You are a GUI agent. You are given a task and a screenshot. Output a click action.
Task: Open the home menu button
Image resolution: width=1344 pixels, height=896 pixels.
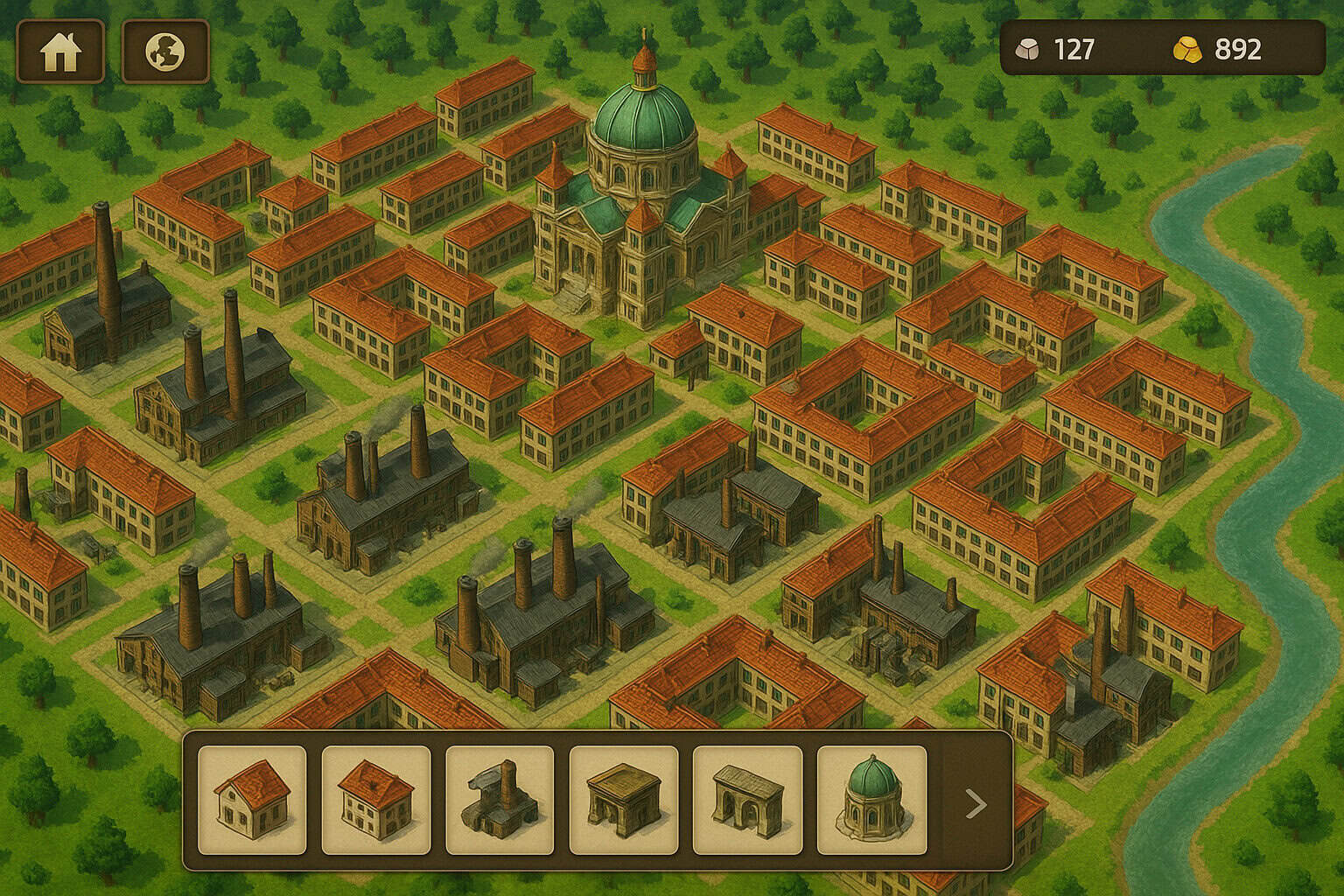click(60, 52)
